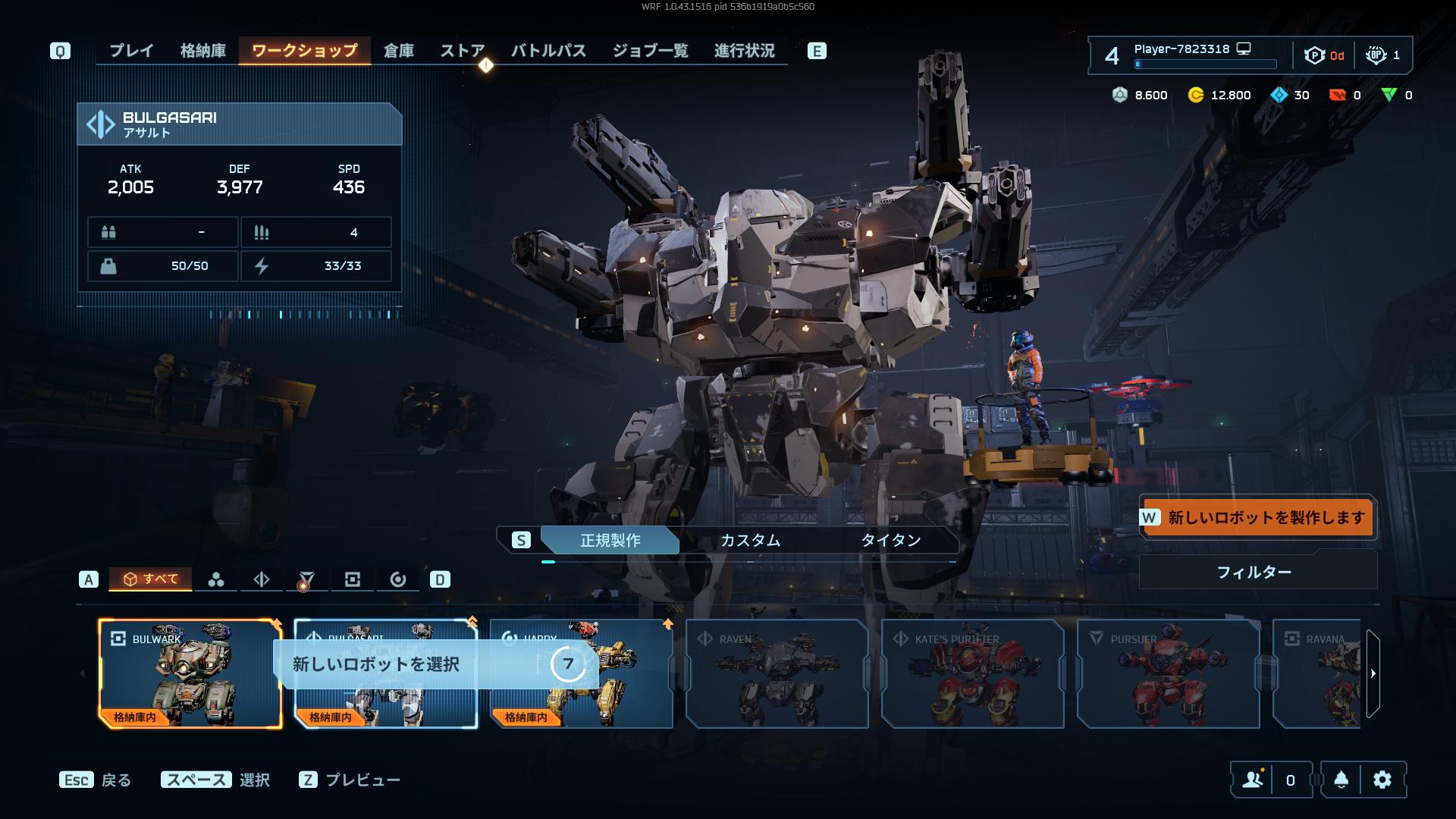Viewport: 1456px width, 819px height.
Task: View the 進行状況 tab
Action: (744, 51)
